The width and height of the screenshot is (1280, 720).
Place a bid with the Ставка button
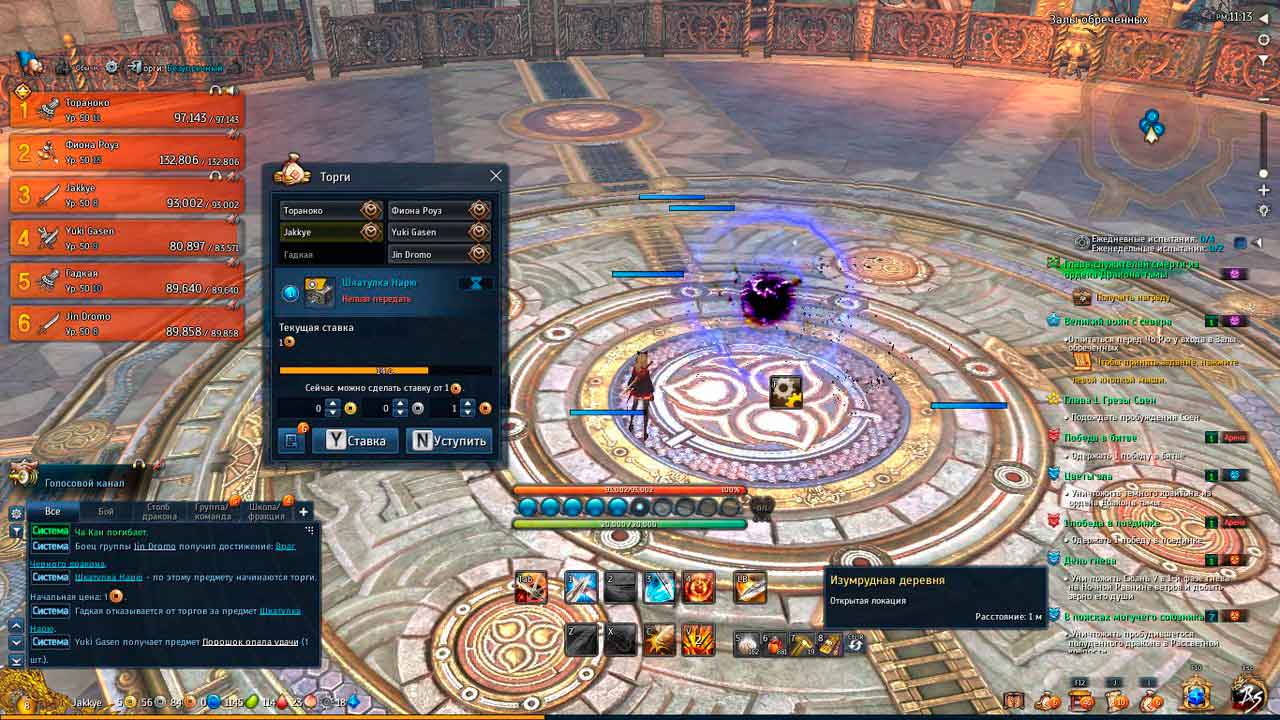tap(356, 441)
